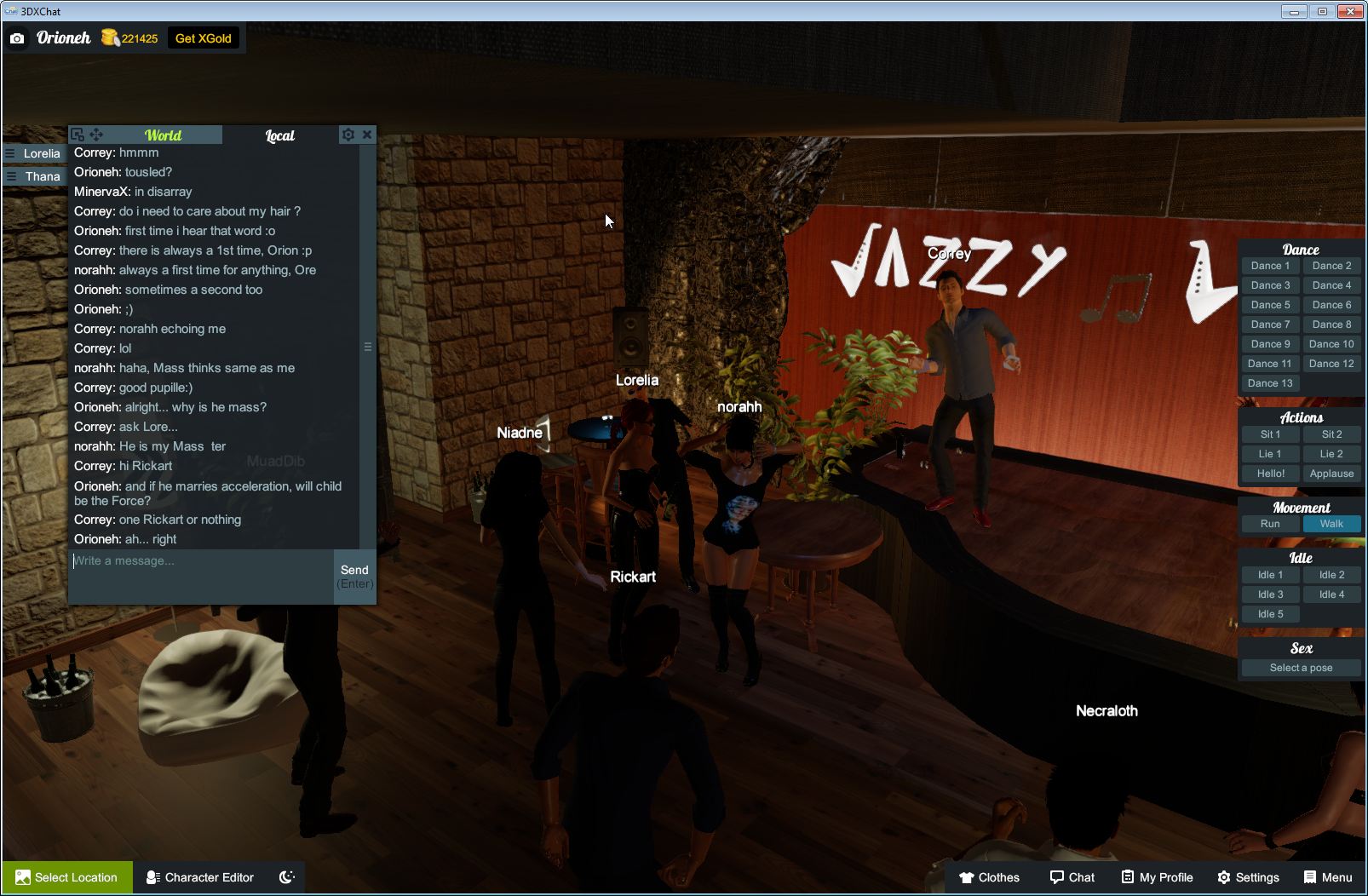Enable Run movement mode
1368x896 pixels.
pyautogui.click(x=1270, y=524)
